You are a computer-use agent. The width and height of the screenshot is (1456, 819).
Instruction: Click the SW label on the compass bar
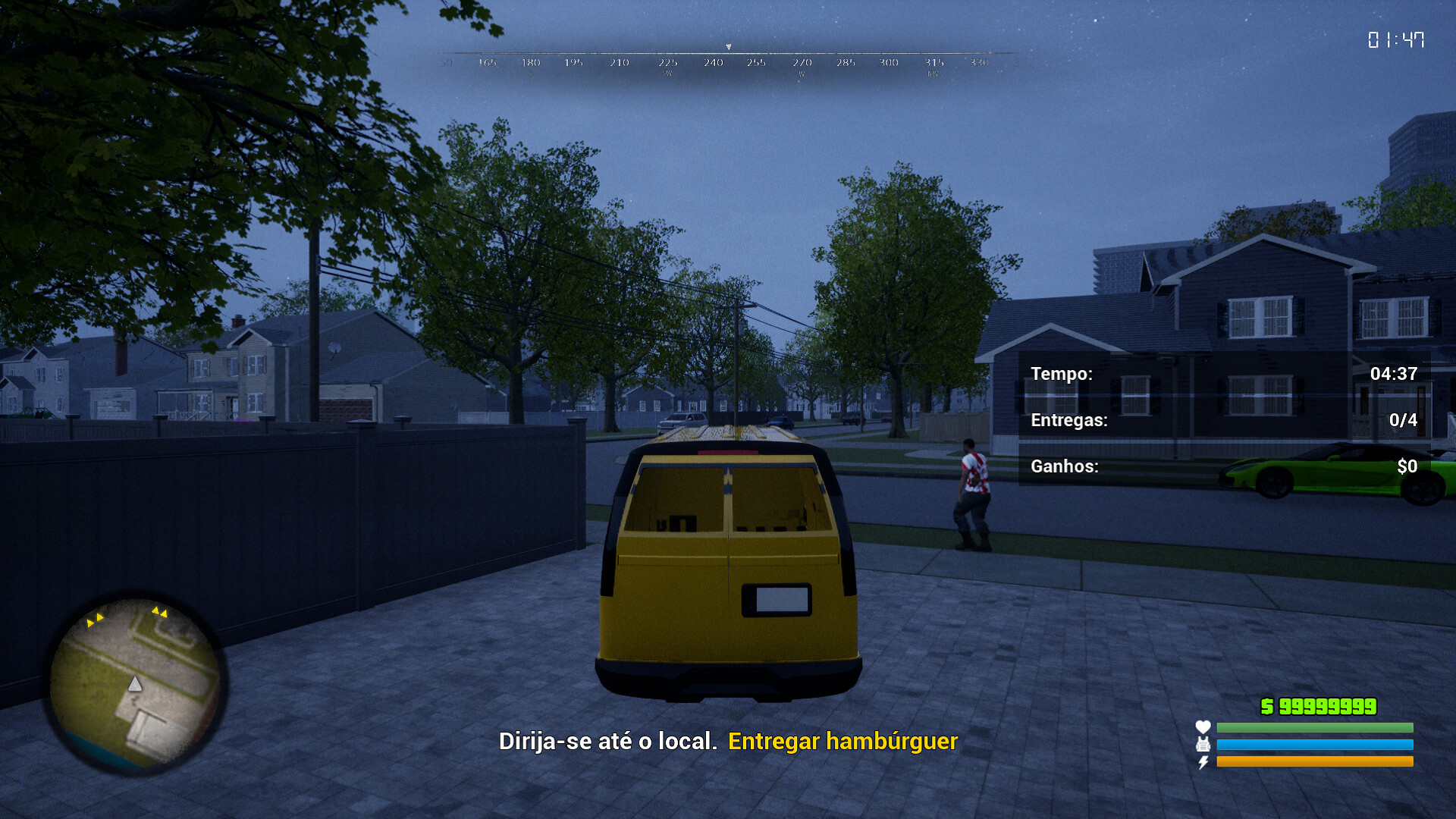pyautogui.click(x=668, y=74)
